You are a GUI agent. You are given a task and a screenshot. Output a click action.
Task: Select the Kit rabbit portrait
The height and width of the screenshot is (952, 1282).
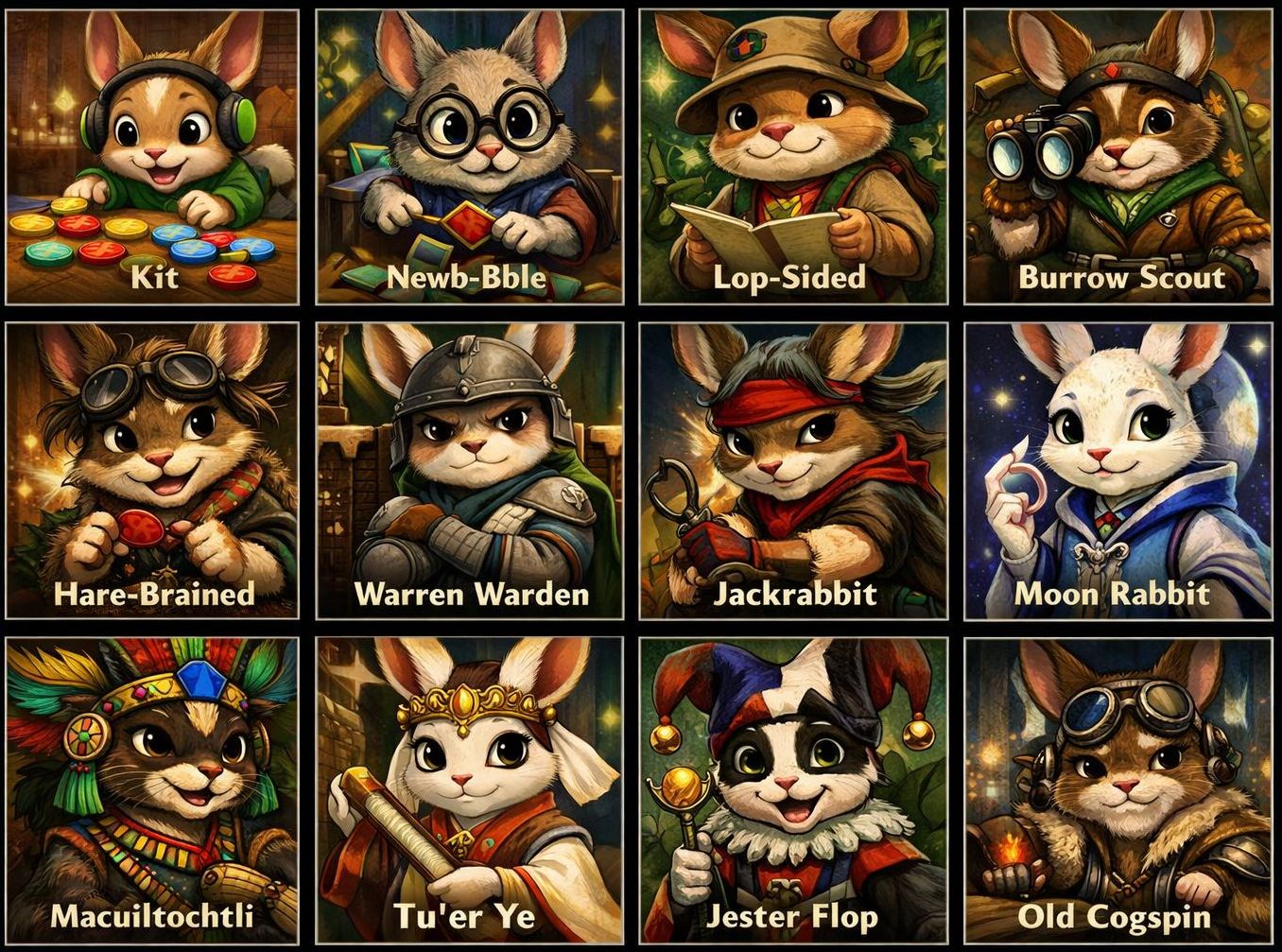153,157
